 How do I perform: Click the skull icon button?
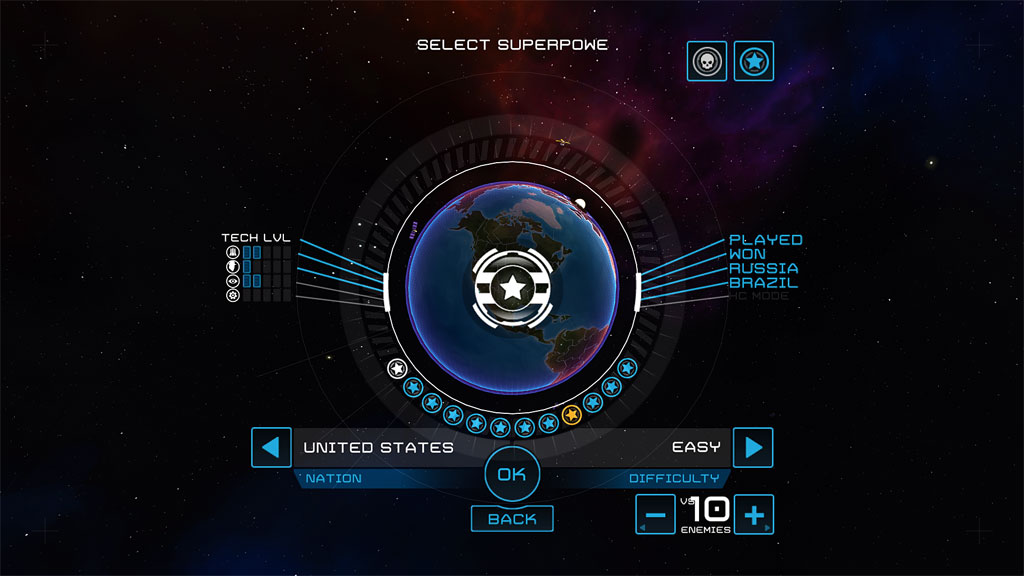point(706,62)
